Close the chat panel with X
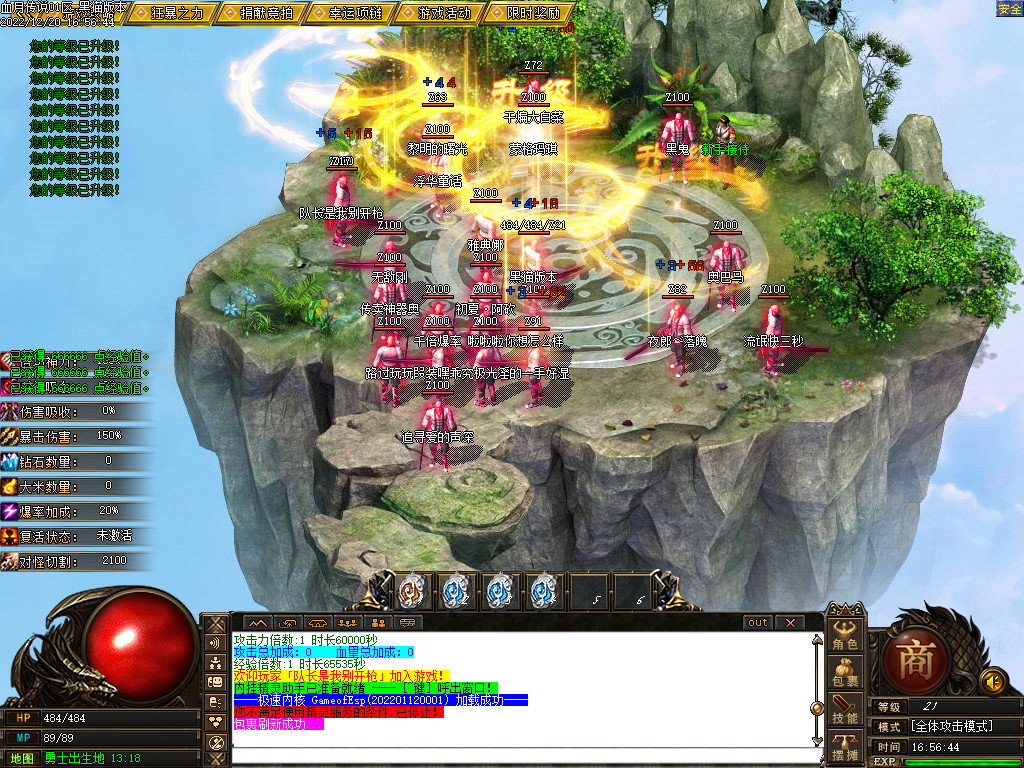The width and height of the screenshot is (1024, 768). 789,622
